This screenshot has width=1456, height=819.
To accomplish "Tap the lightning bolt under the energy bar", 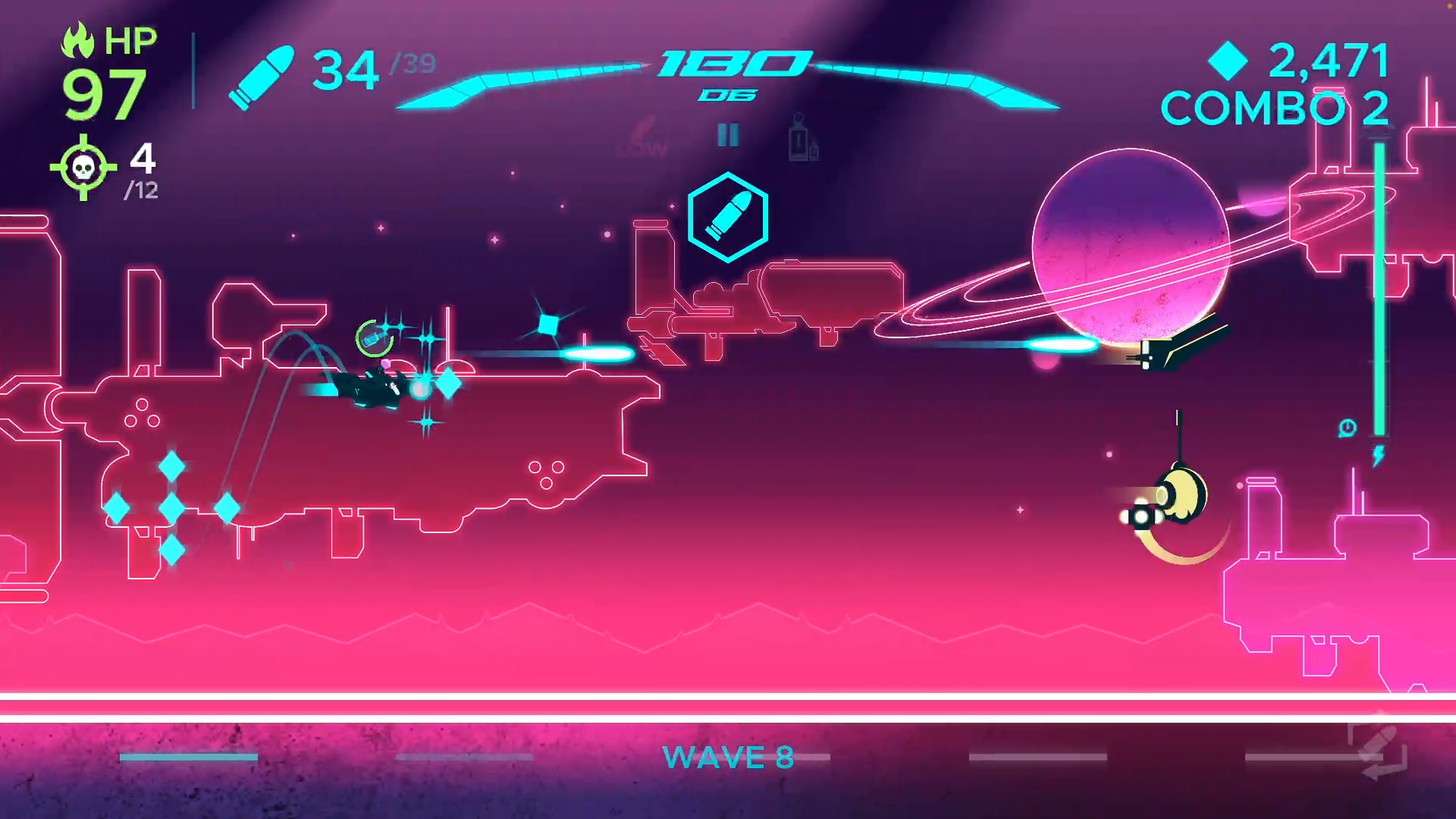I will (x=1378, y=455).
